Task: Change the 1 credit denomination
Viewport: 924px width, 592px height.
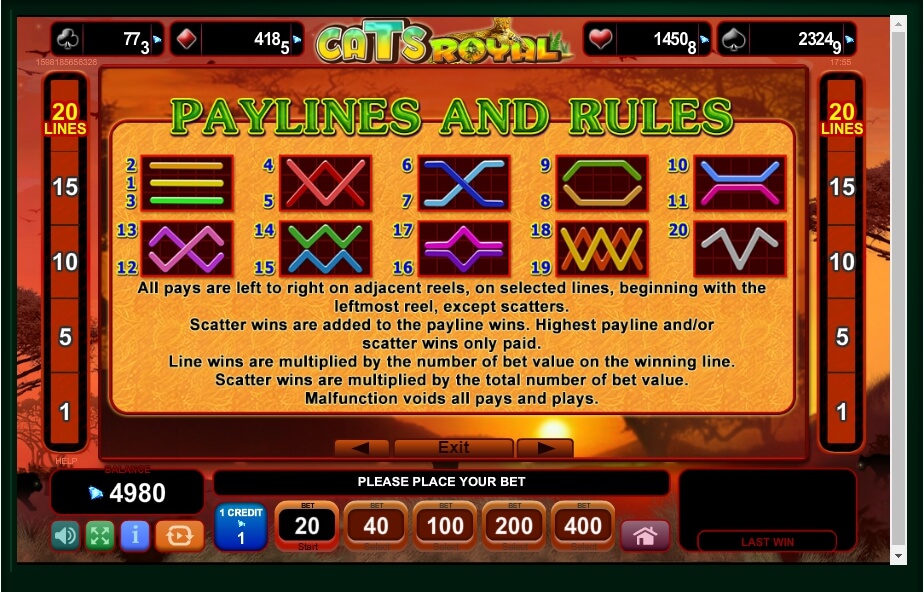Action: pos(240,526)
